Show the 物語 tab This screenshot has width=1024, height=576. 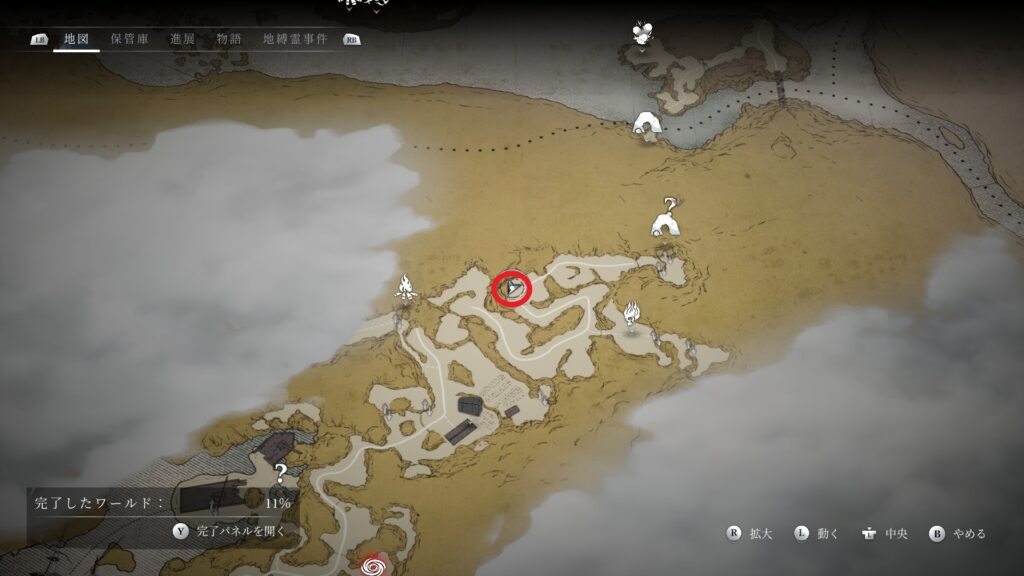pyautogui.click(x=229, y=40)
